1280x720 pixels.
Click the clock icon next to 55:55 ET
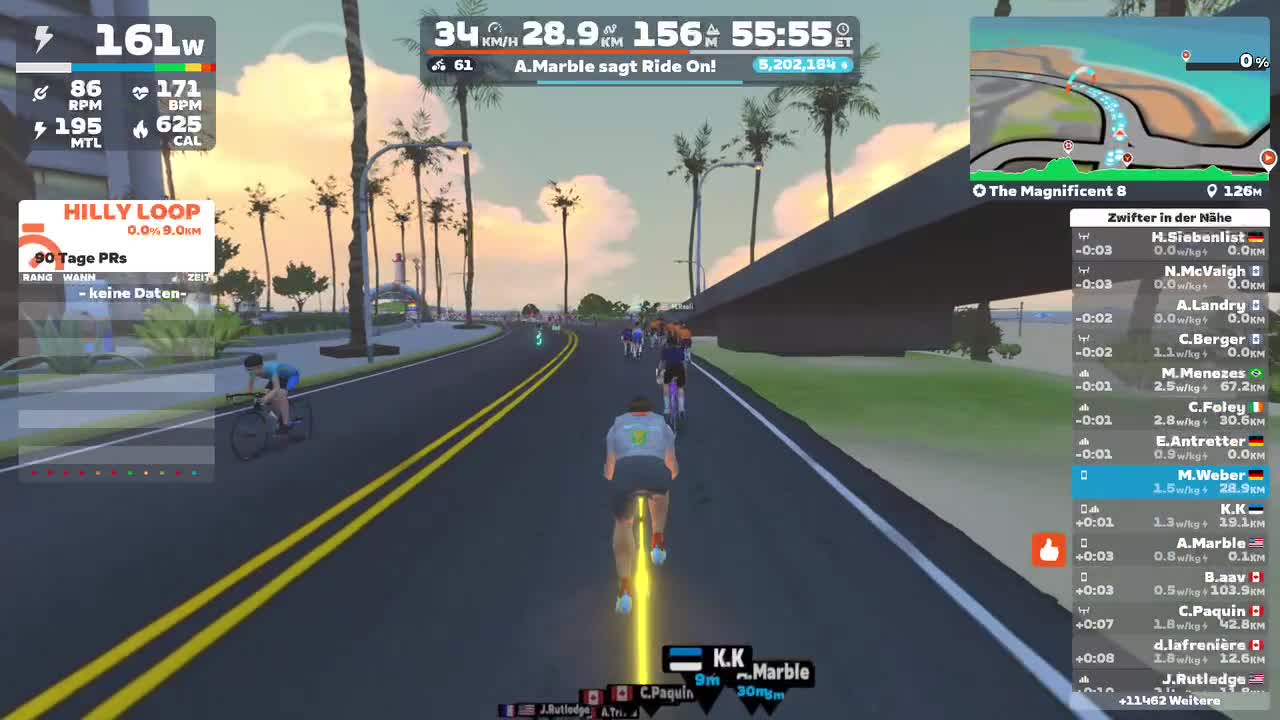click(845, 30)
